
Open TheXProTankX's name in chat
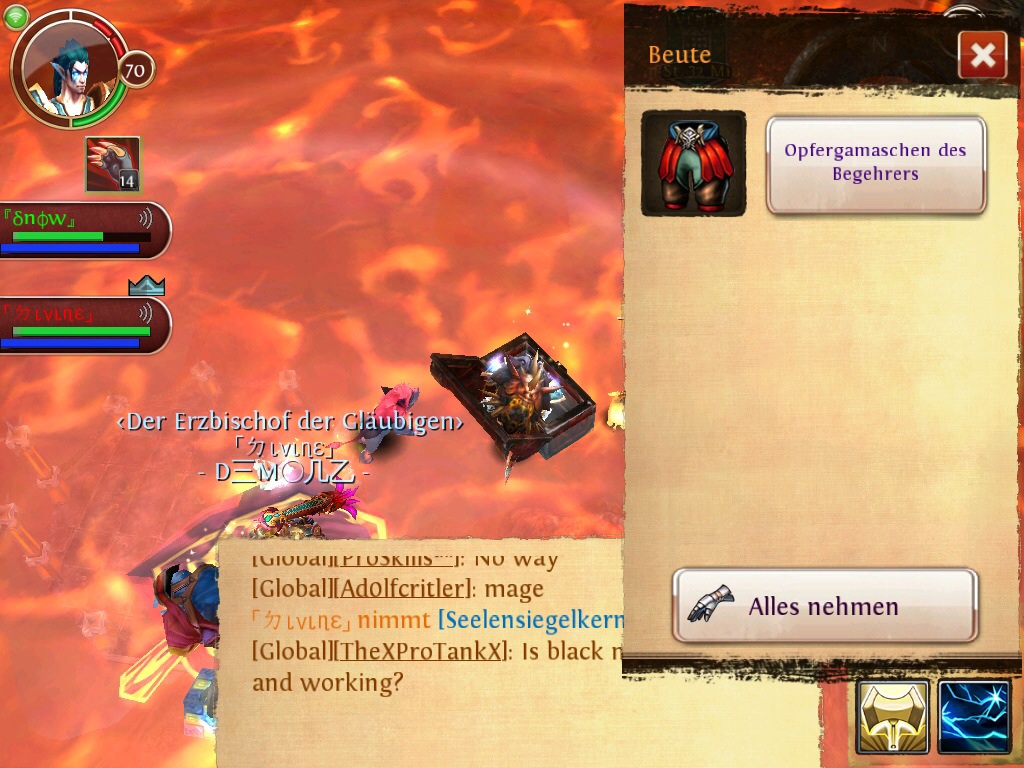coord(422,652)
